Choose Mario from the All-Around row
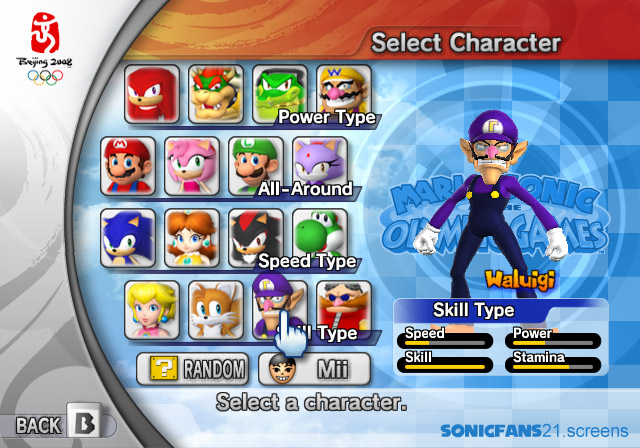 point(127,165)
